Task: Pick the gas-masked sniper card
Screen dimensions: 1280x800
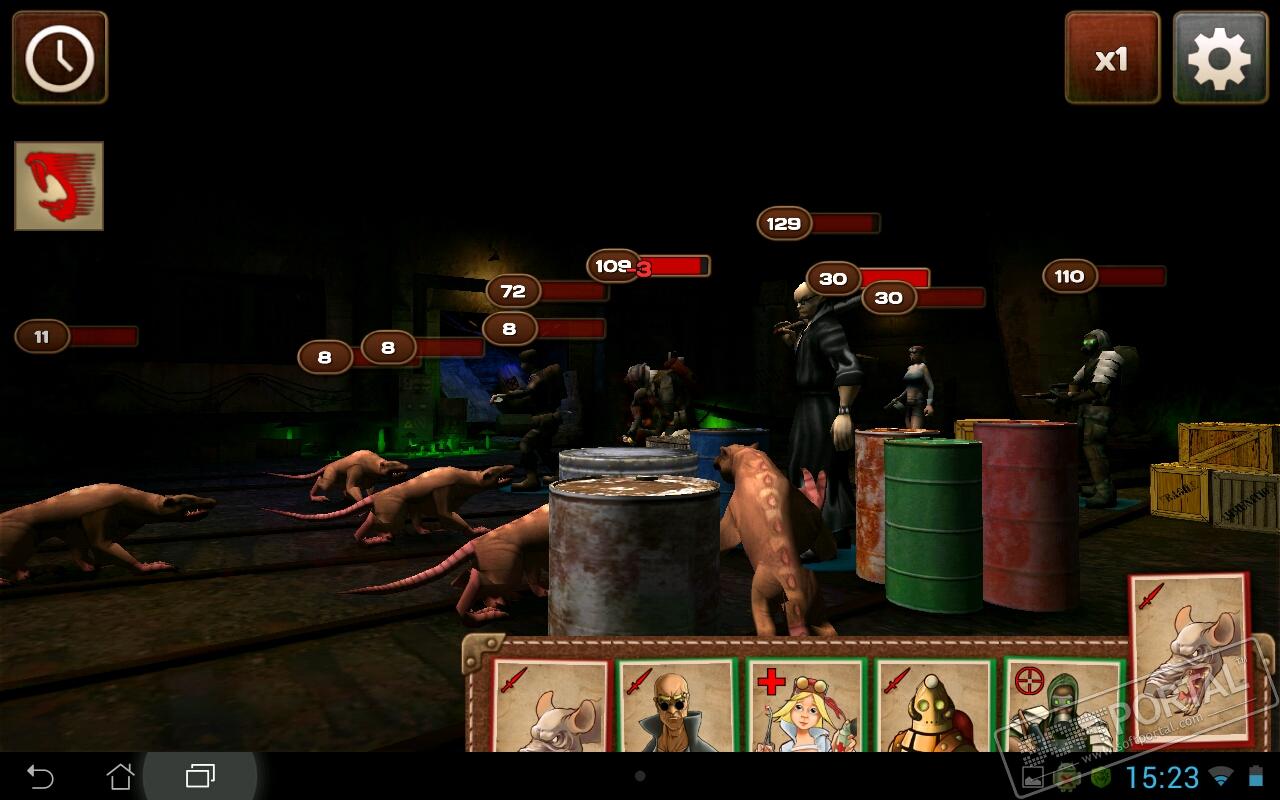Action: coord(1060,705)
